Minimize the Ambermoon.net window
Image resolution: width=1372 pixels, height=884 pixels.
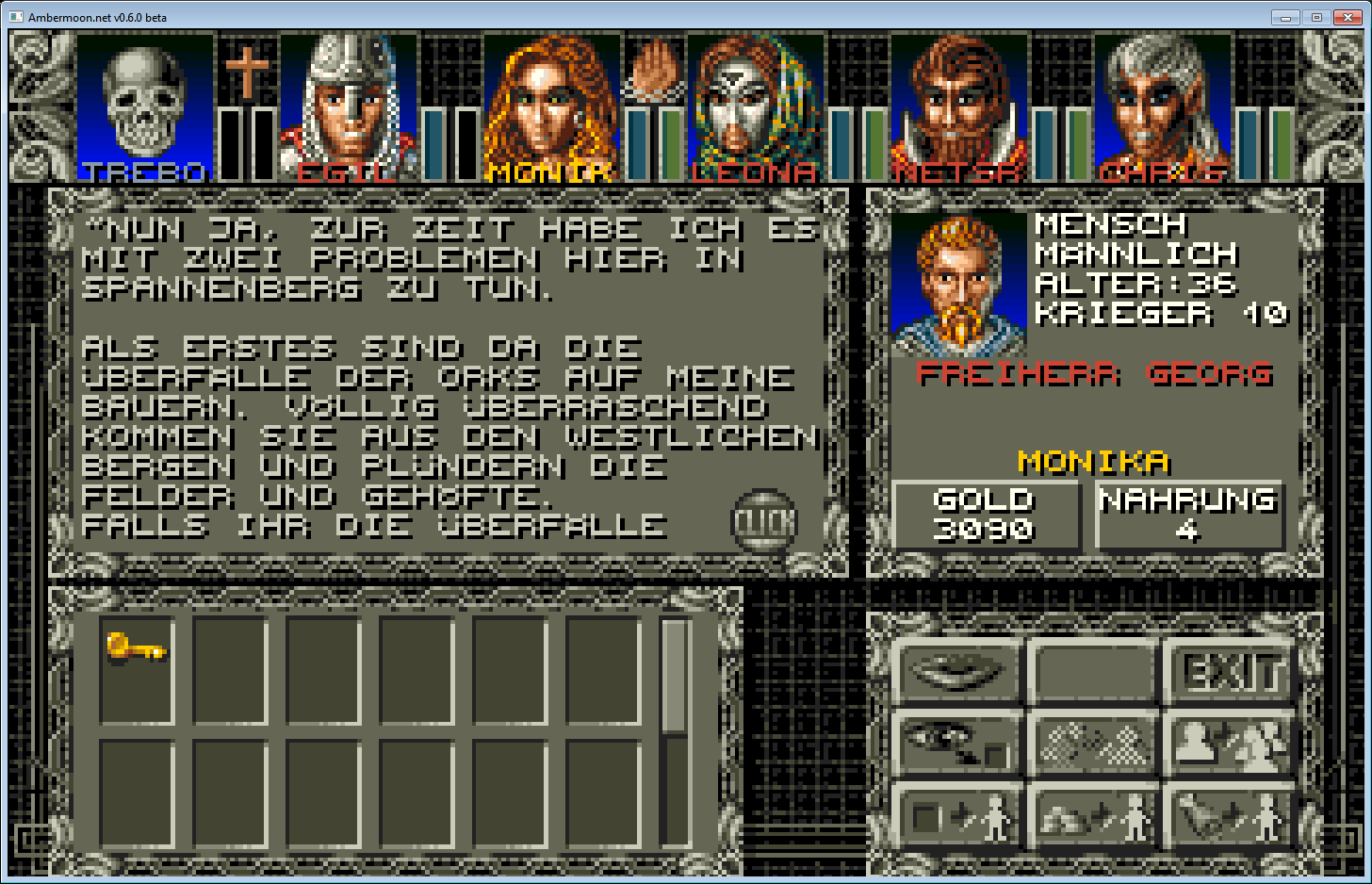click(1285, 17)
